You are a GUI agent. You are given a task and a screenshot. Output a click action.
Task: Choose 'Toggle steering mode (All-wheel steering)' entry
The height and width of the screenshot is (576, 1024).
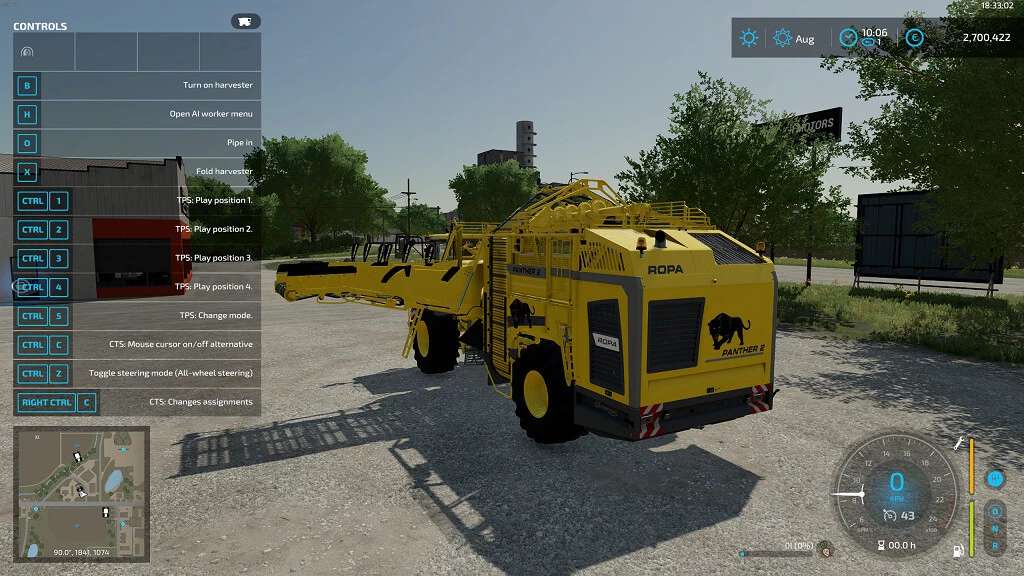coord(137,373)
